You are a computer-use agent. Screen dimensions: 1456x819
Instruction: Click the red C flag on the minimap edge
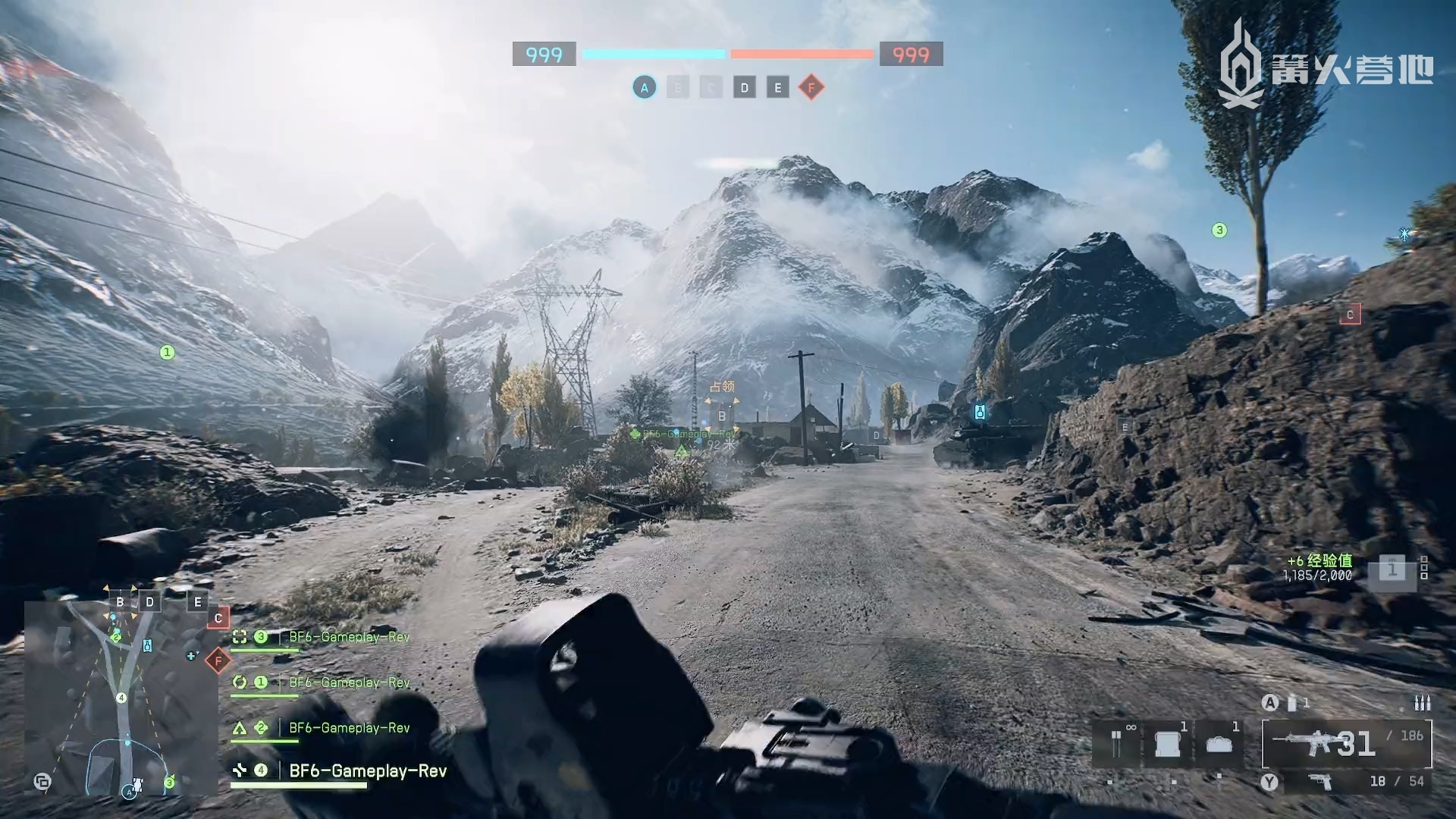(x=218, y=618)
